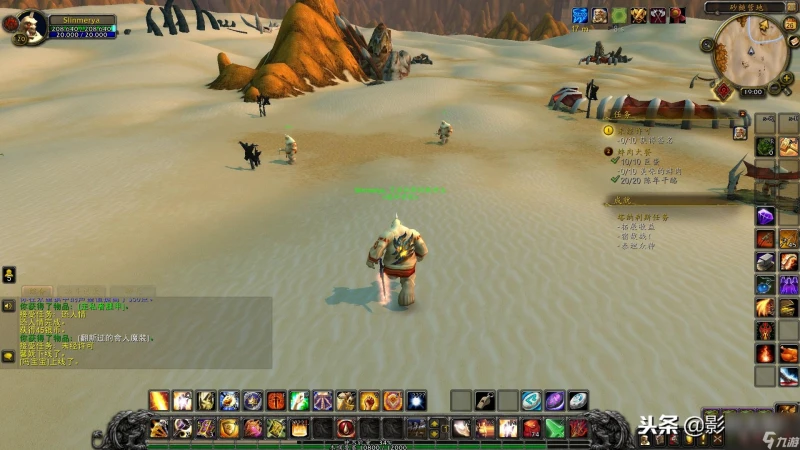Click the blue frost buff icon

[x=579, y=15]
